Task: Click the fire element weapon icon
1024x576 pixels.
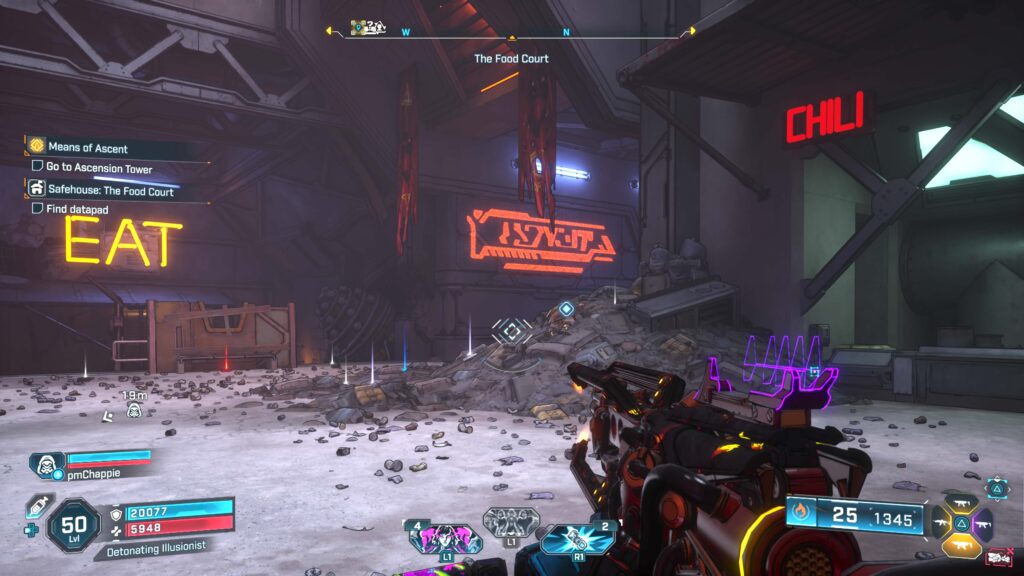Action: coord(800,515)
